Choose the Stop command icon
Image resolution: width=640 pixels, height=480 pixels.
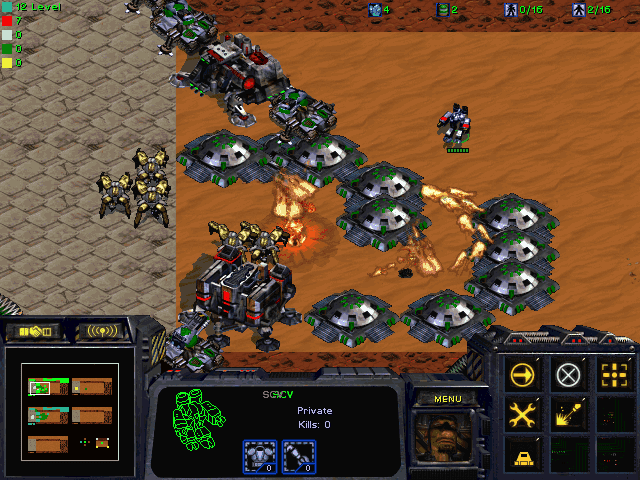point(568,375)
